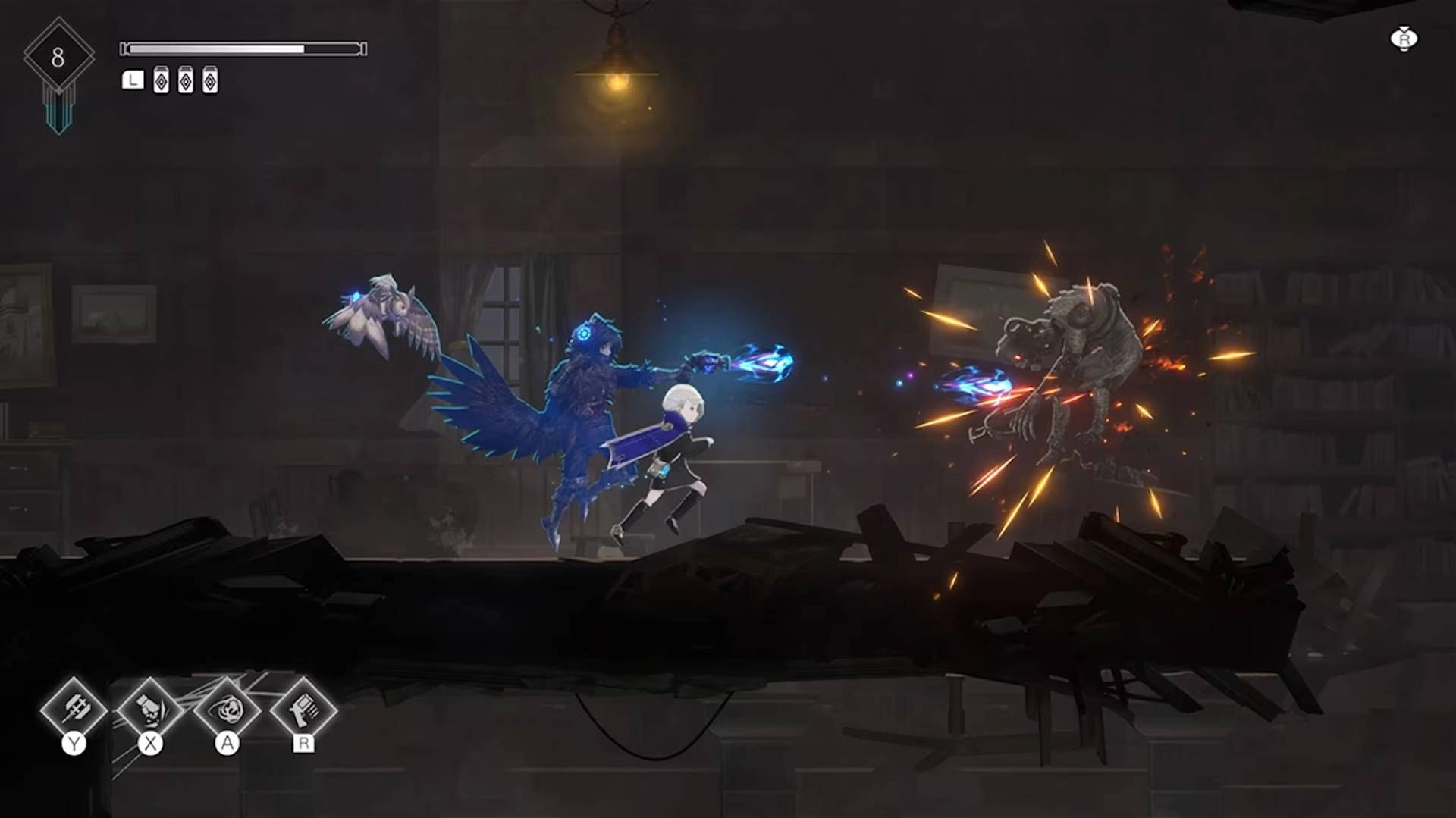Select the rightmost healing flask icon
Image resolution: width=1456 pixels, height=818 pixels.
(x=212, y=79)
